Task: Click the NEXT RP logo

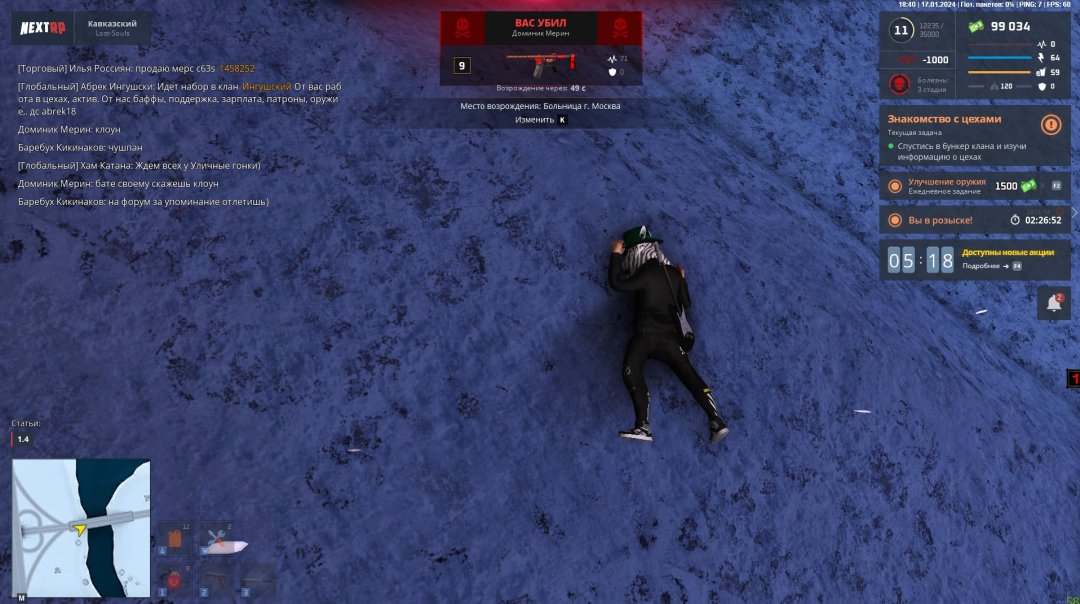Action: click(43, 28)
